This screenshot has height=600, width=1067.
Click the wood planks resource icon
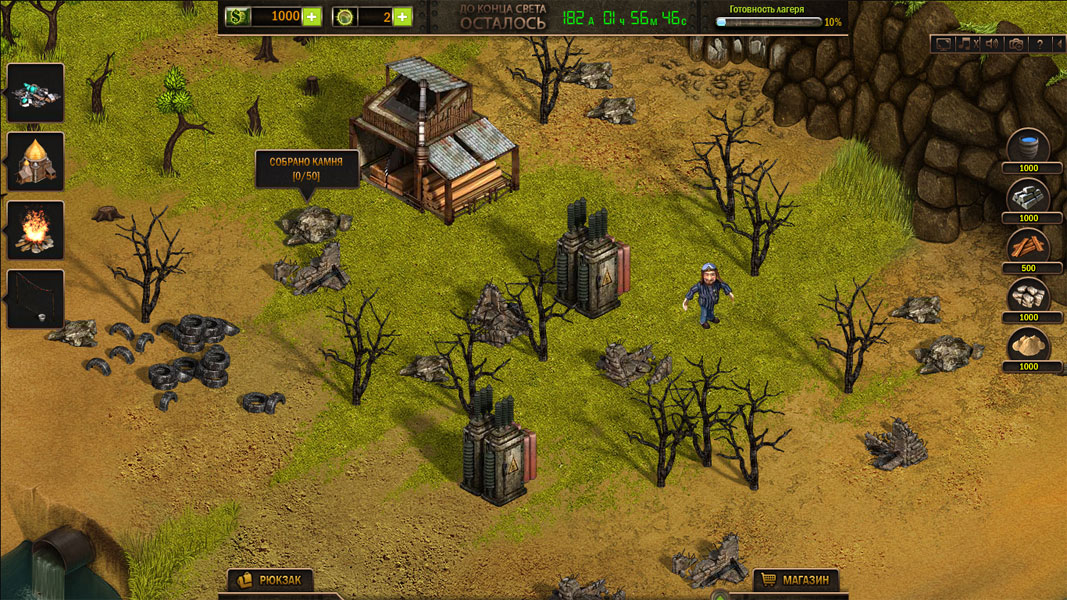click(1028, 246)
